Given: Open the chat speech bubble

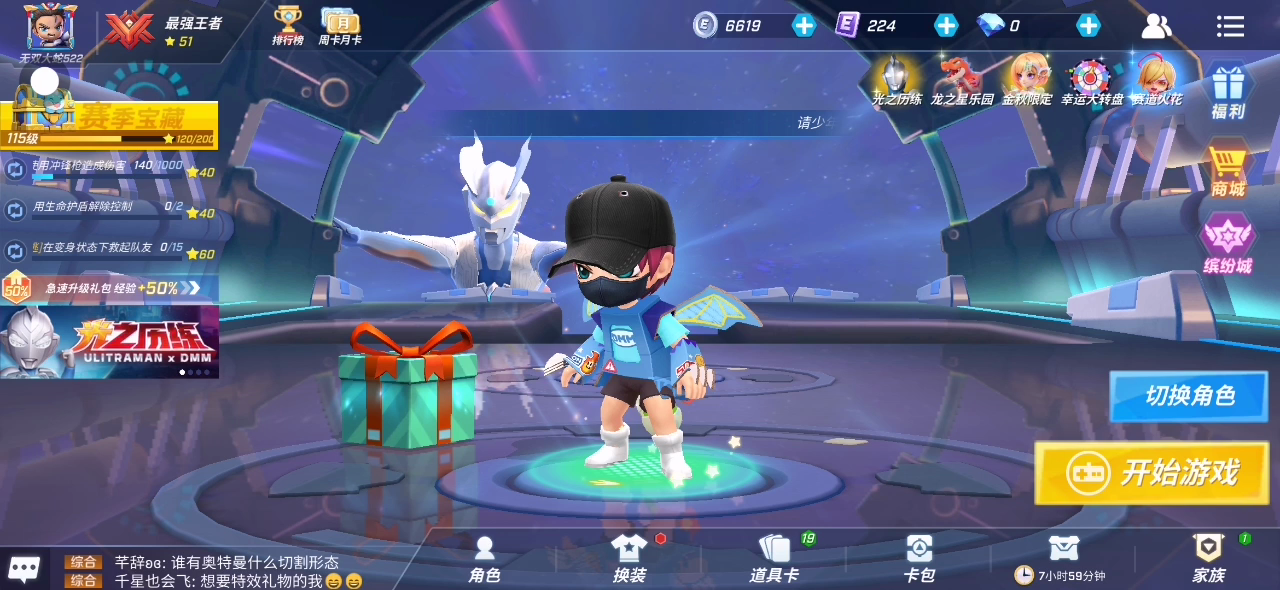Looking at the screenshot, I should point(24,569).
